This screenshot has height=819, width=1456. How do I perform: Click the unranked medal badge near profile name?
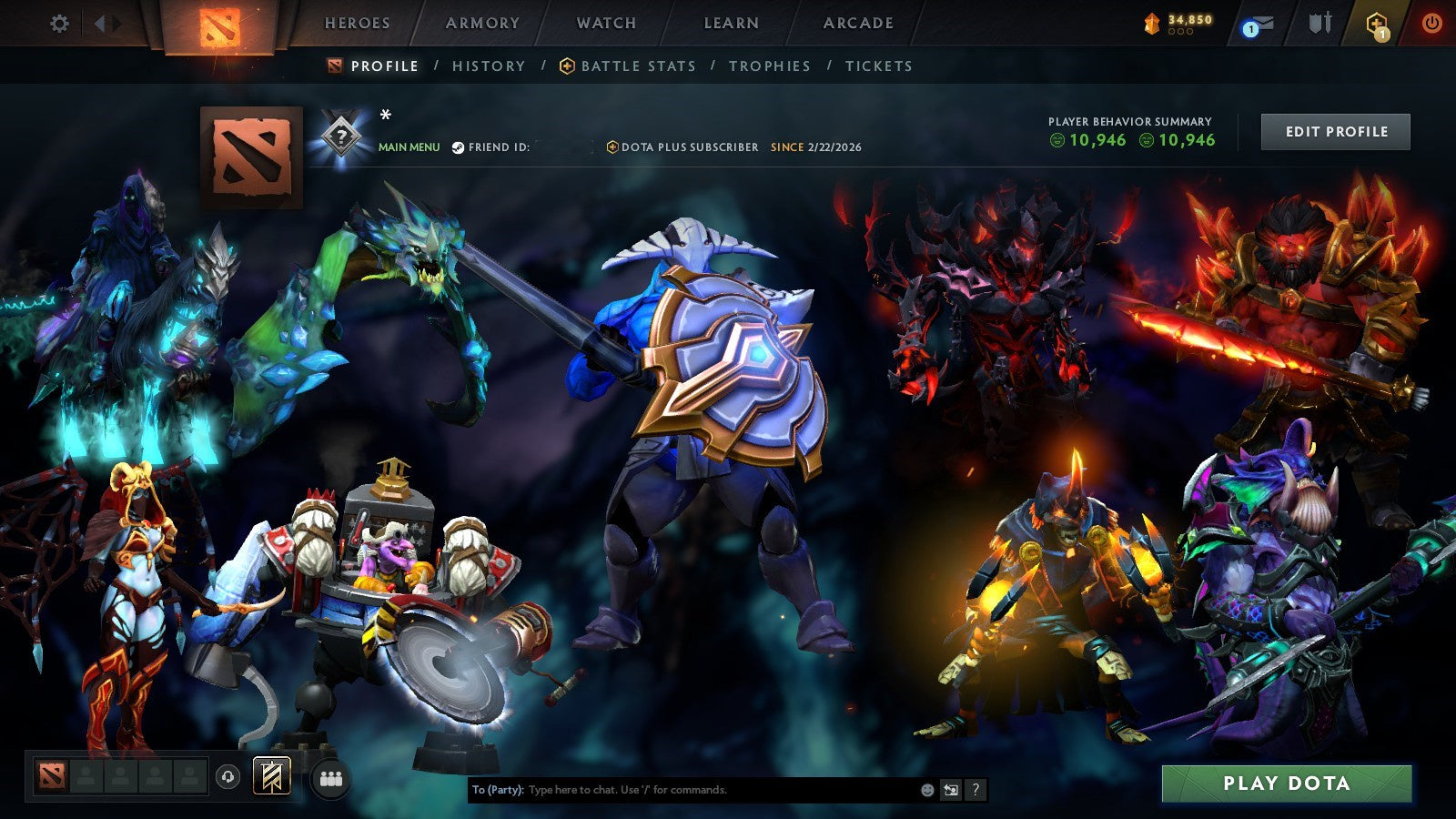click(339, 136)
